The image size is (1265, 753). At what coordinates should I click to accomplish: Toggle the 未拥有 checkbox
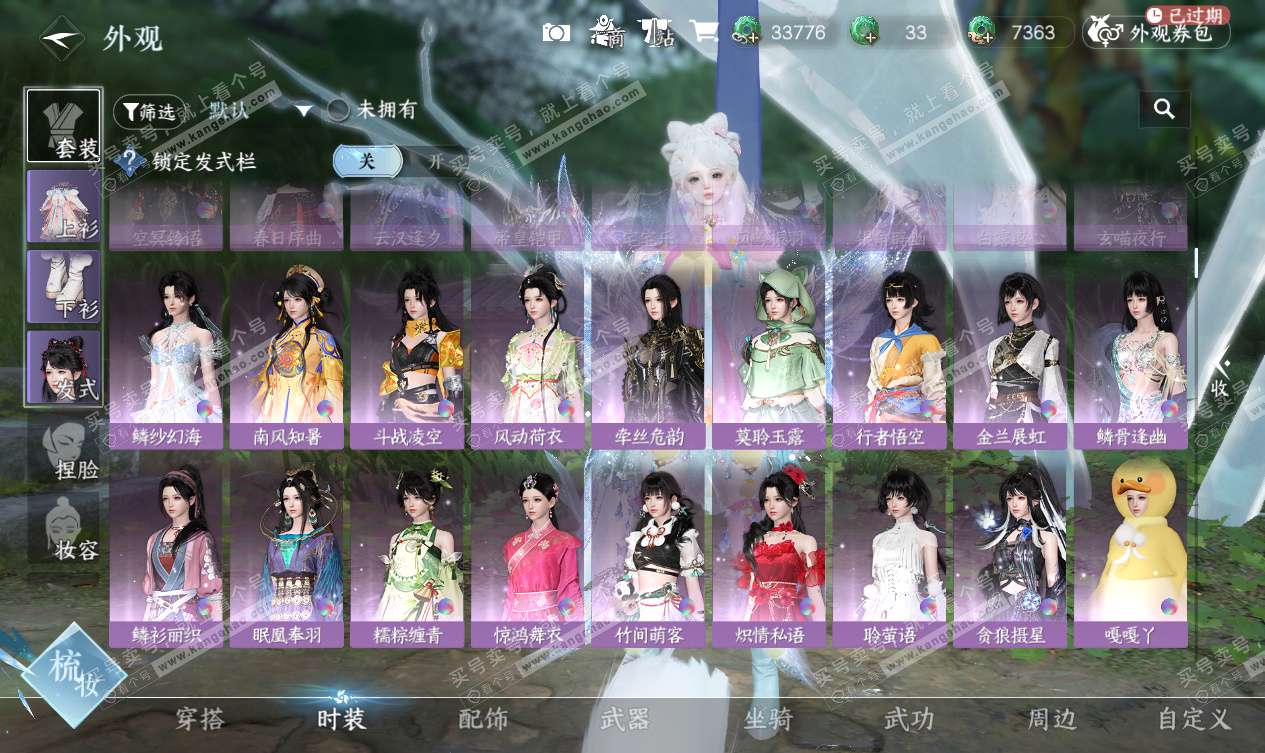pos(339,111)
